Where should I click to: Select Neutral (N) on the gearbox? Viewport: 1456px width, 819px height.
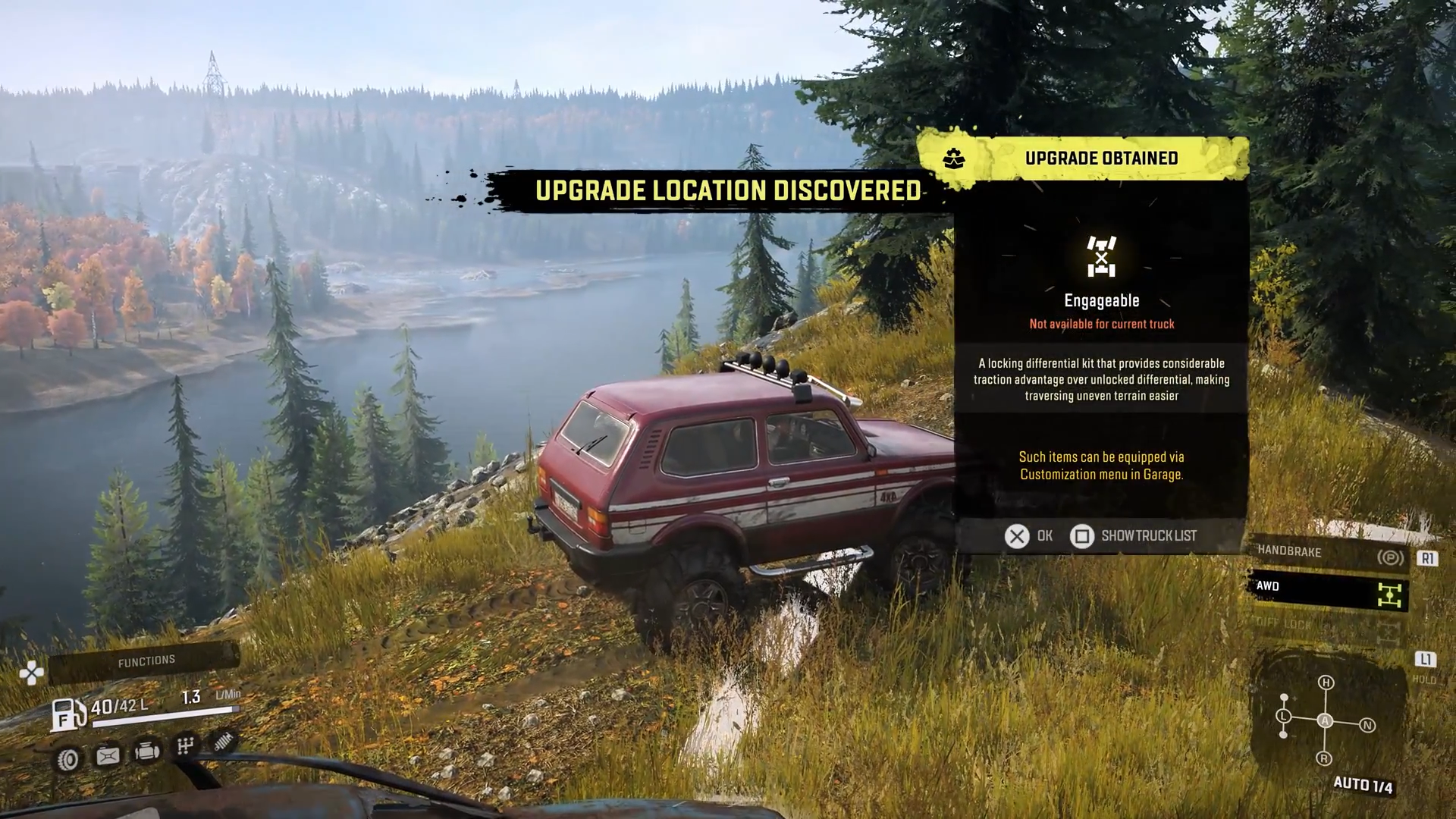1367,725
